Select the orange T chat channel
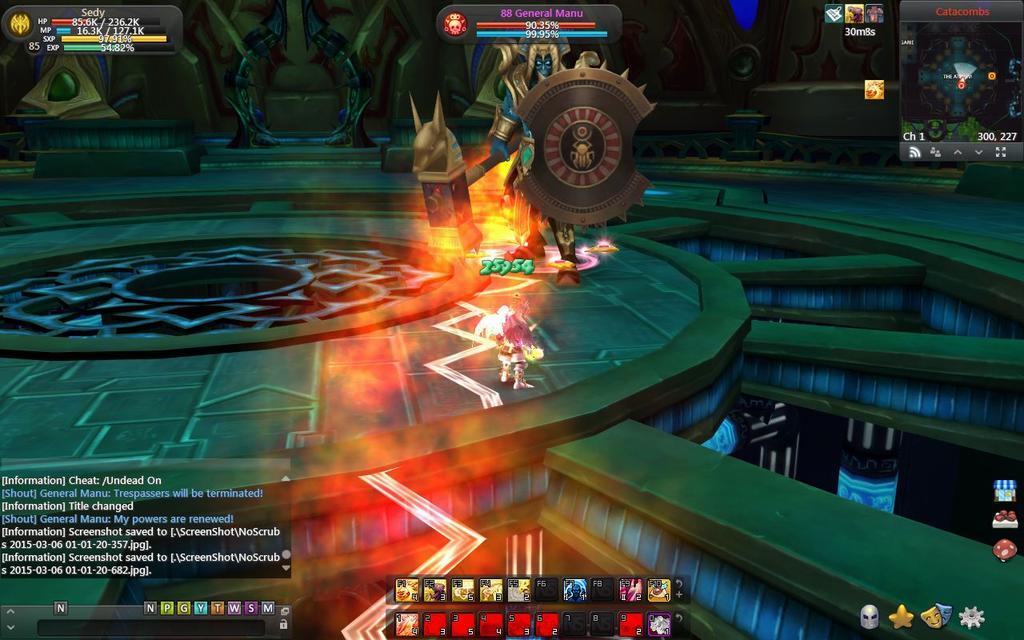The height and width of the screenshot is (640, 1024). 217,608
